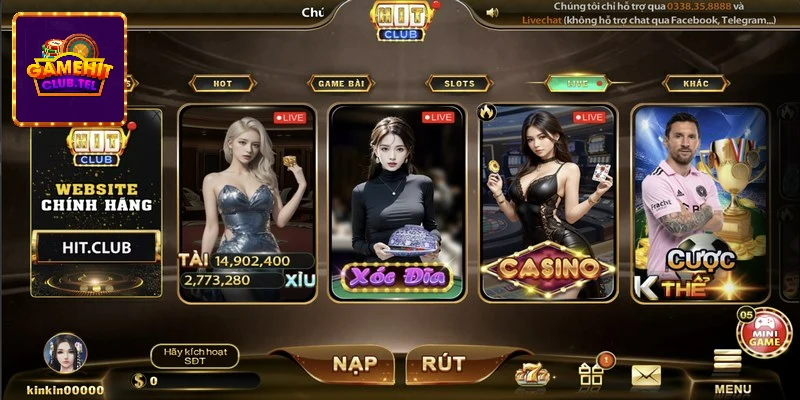Switch to the HOT category tab
Screen dimensions: 800x400
click(x=222, y=84)
